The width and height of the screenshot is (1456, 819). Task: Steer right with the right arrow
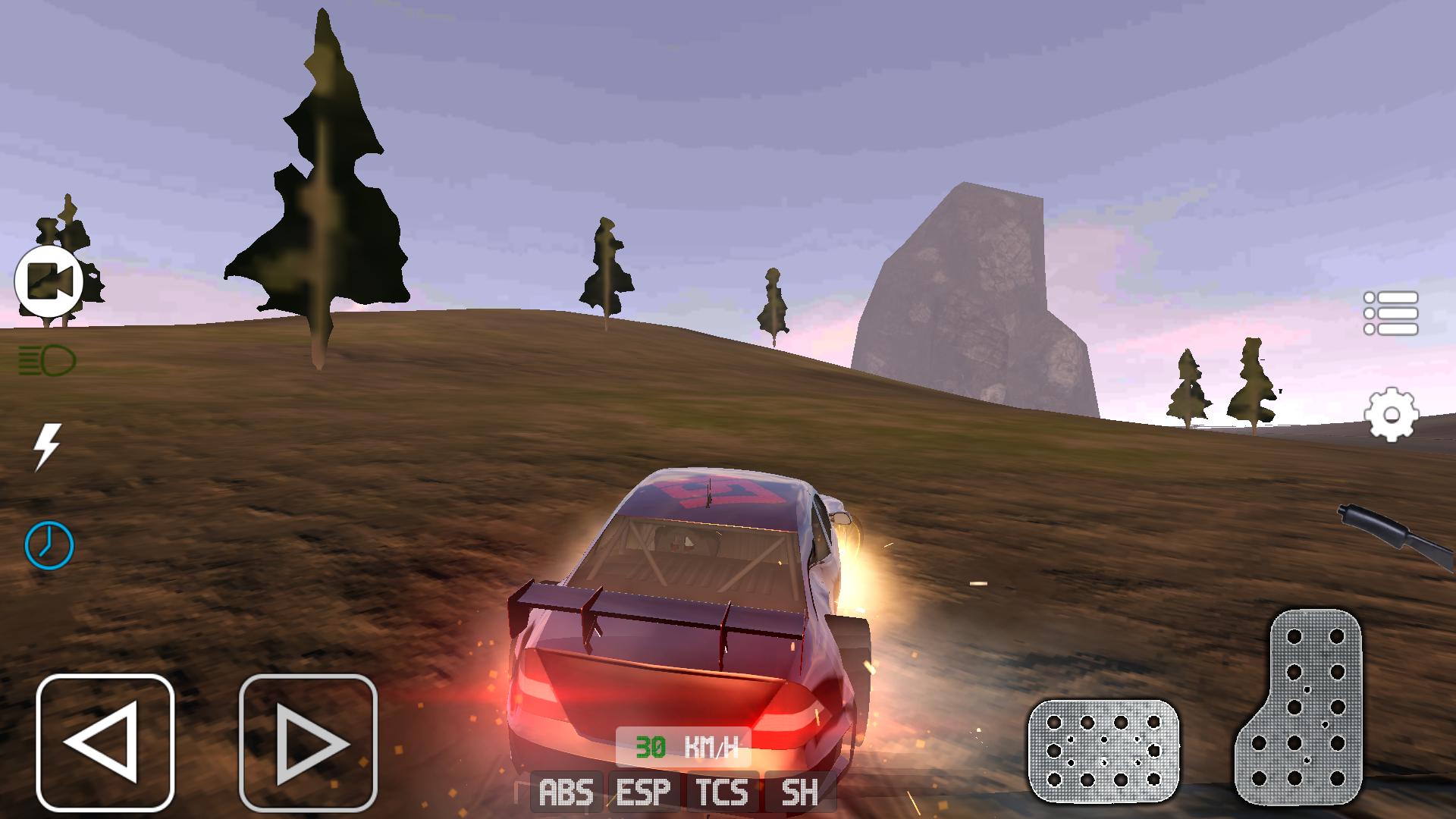pyautogui.click(x=308, y=742)
